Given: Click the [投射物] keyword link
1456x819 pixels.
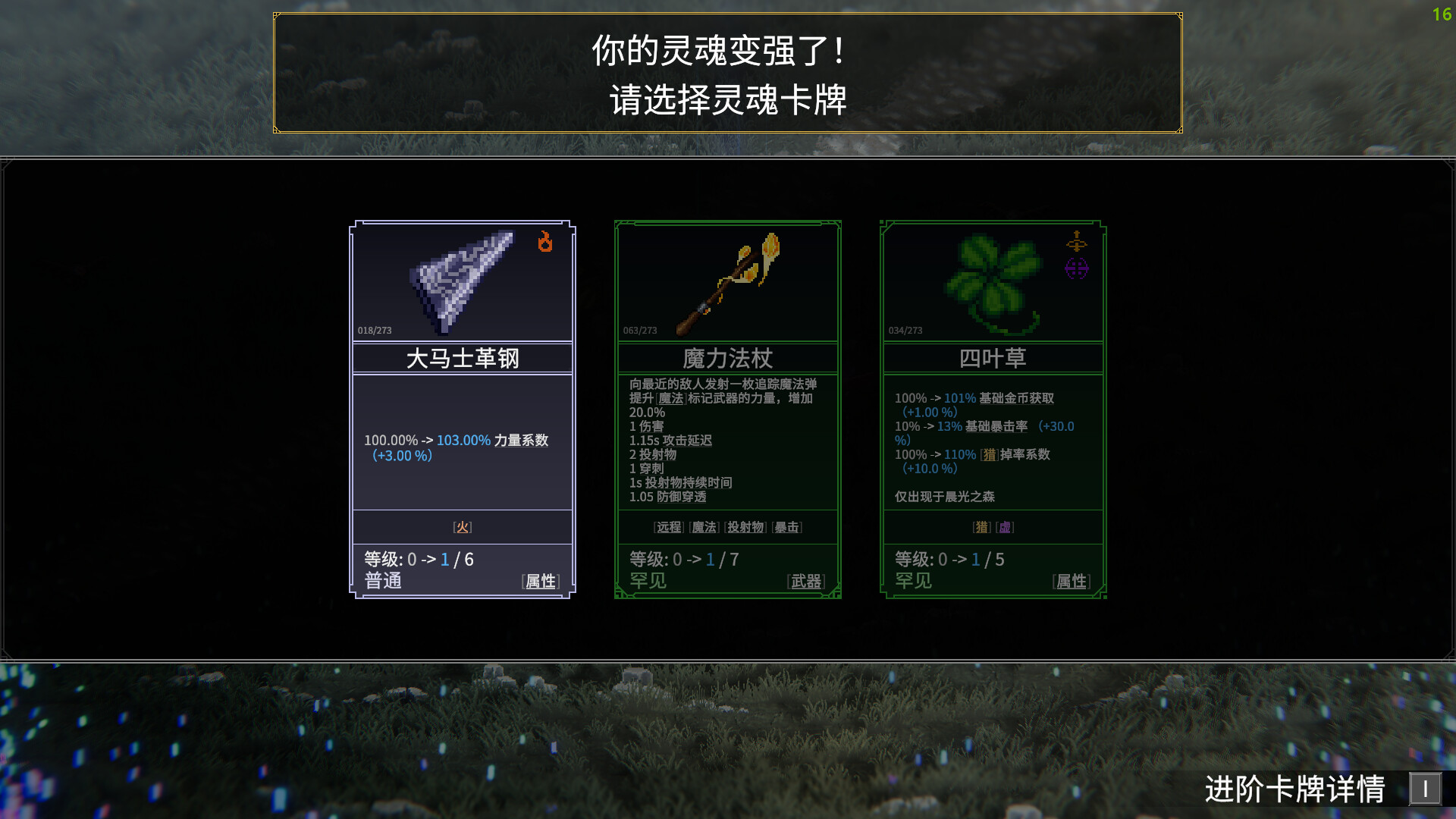Looking at the screenshot, I should (745, 527).
